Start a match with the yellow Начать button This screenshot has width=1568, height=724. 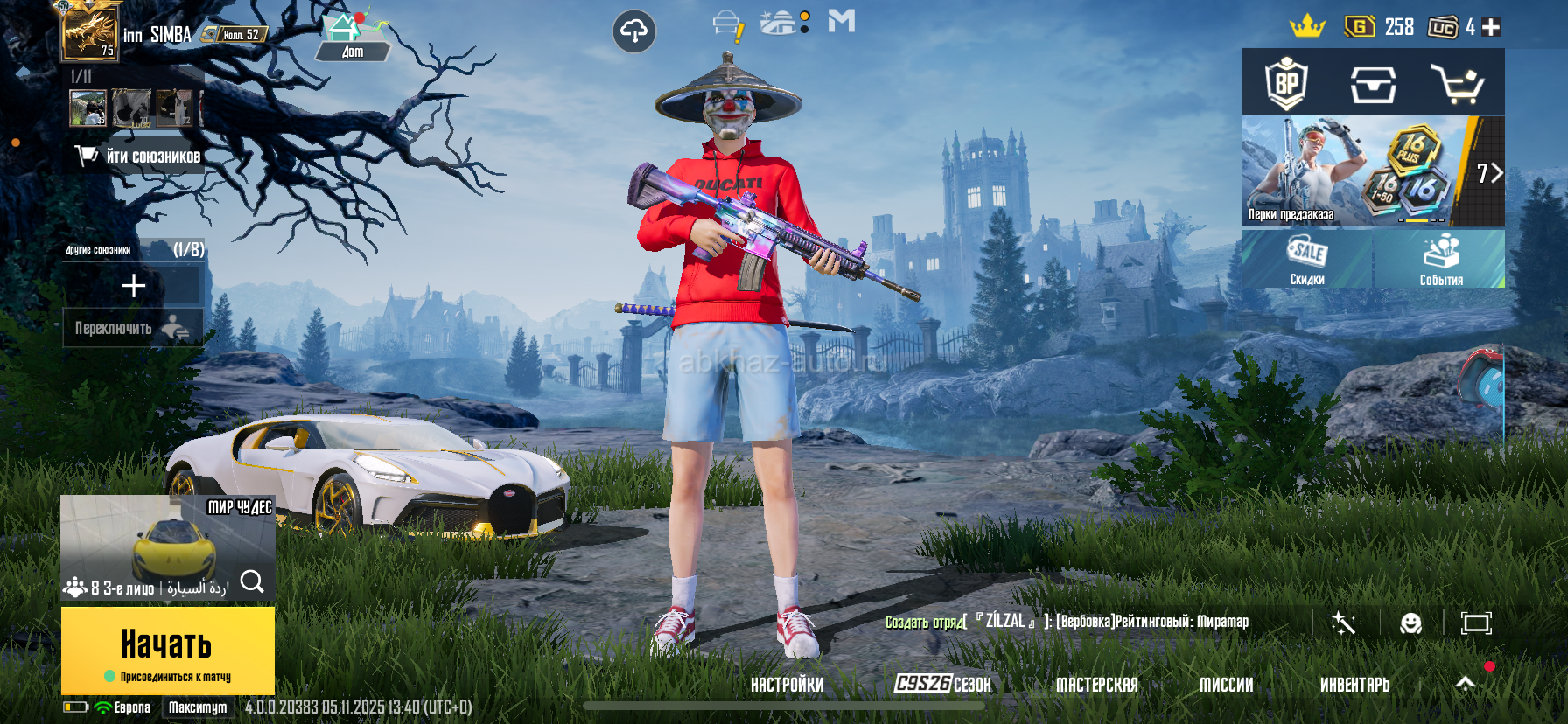[x=167, y=650]
